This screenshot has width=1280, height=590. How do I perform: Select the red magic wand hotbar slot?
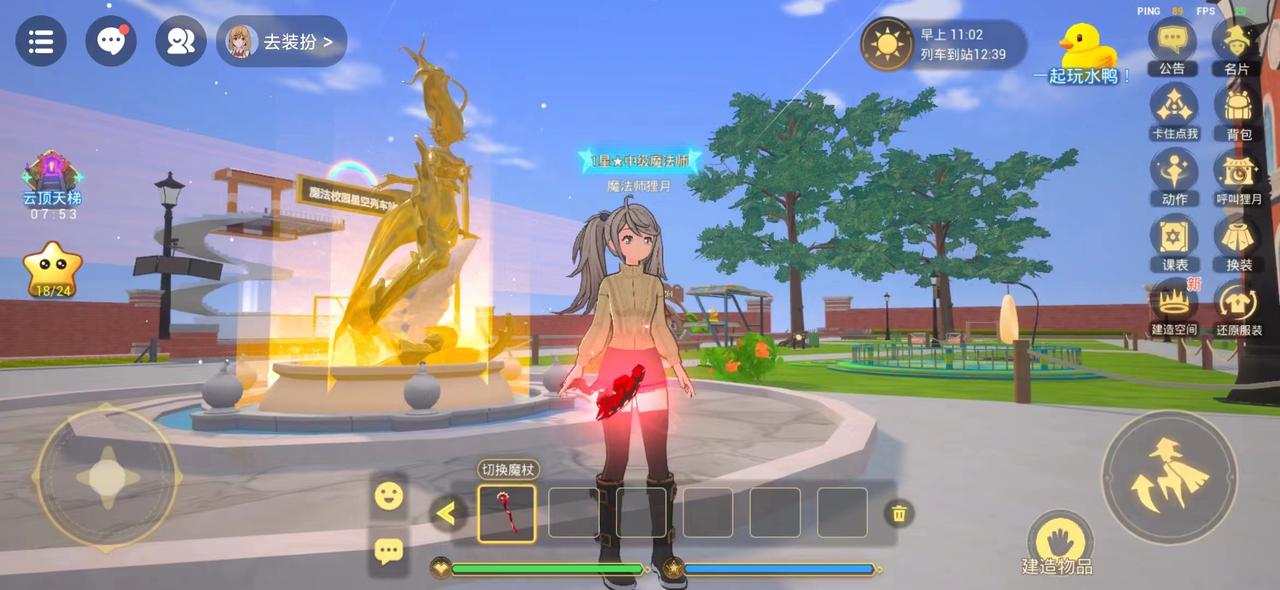pyautogui.click(x=506, y=513)
